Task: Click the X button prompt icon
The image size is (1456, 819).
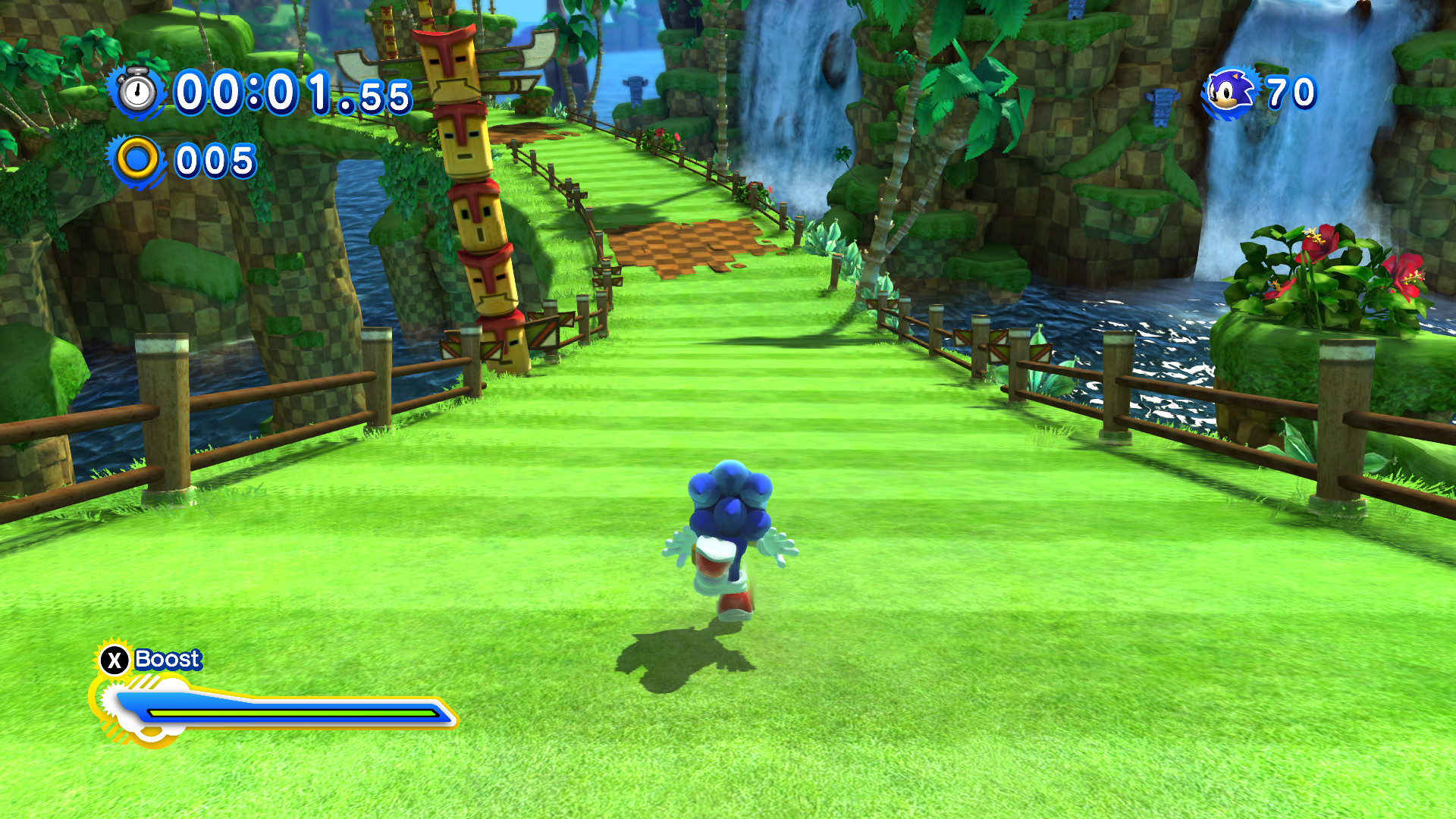Action: 112,660
